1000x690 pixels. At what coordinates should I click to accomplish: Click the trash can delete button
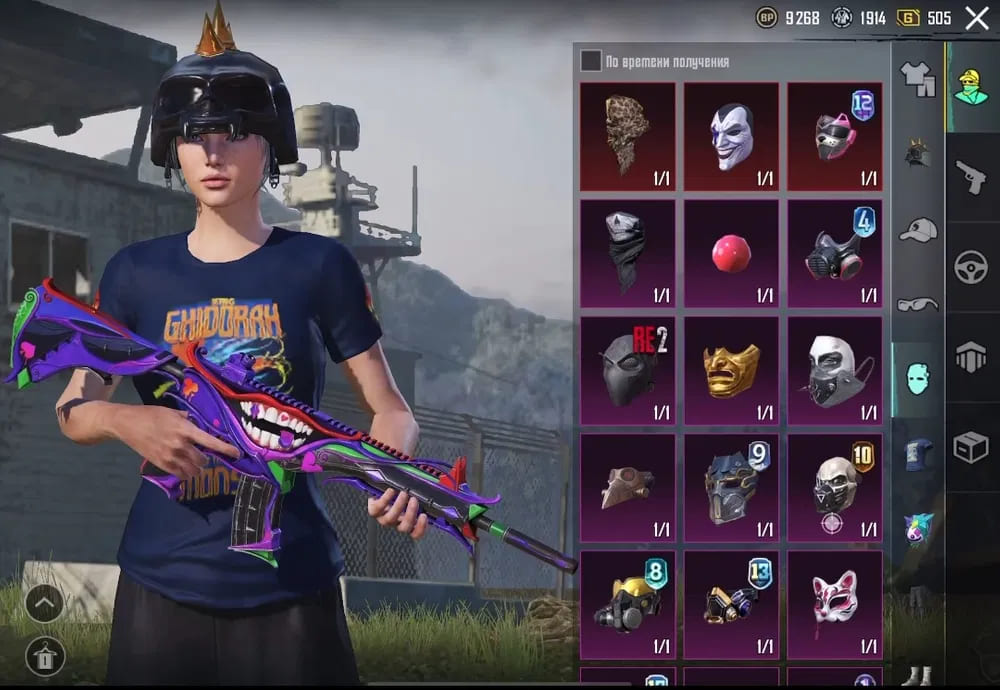[x=45, y=655]
